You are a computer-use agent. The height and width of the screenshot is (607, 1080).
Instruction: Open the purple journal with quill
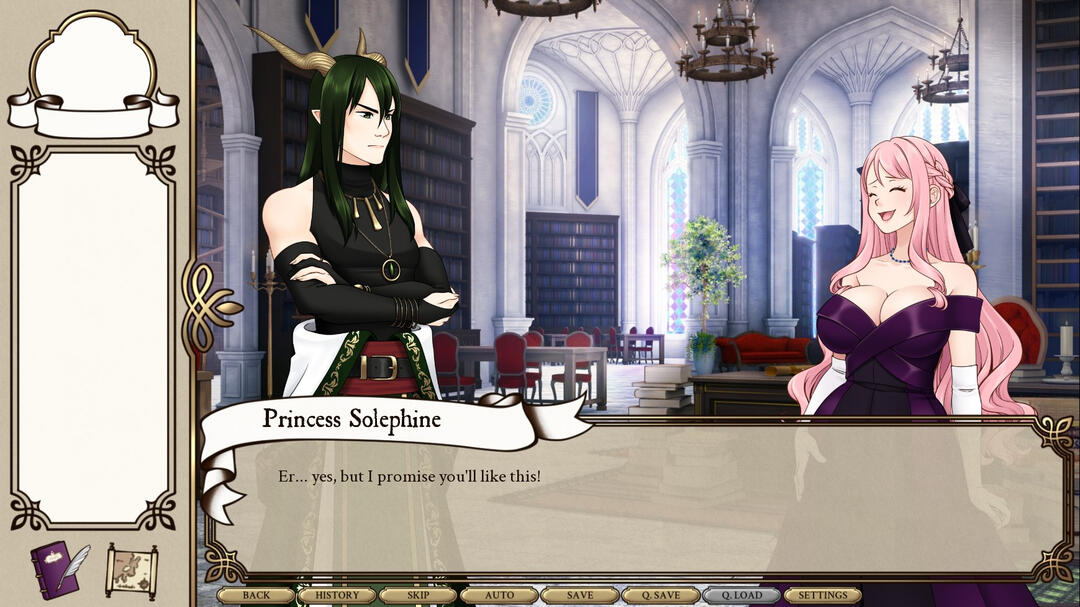pyautogui.click(x=59, y=568)
